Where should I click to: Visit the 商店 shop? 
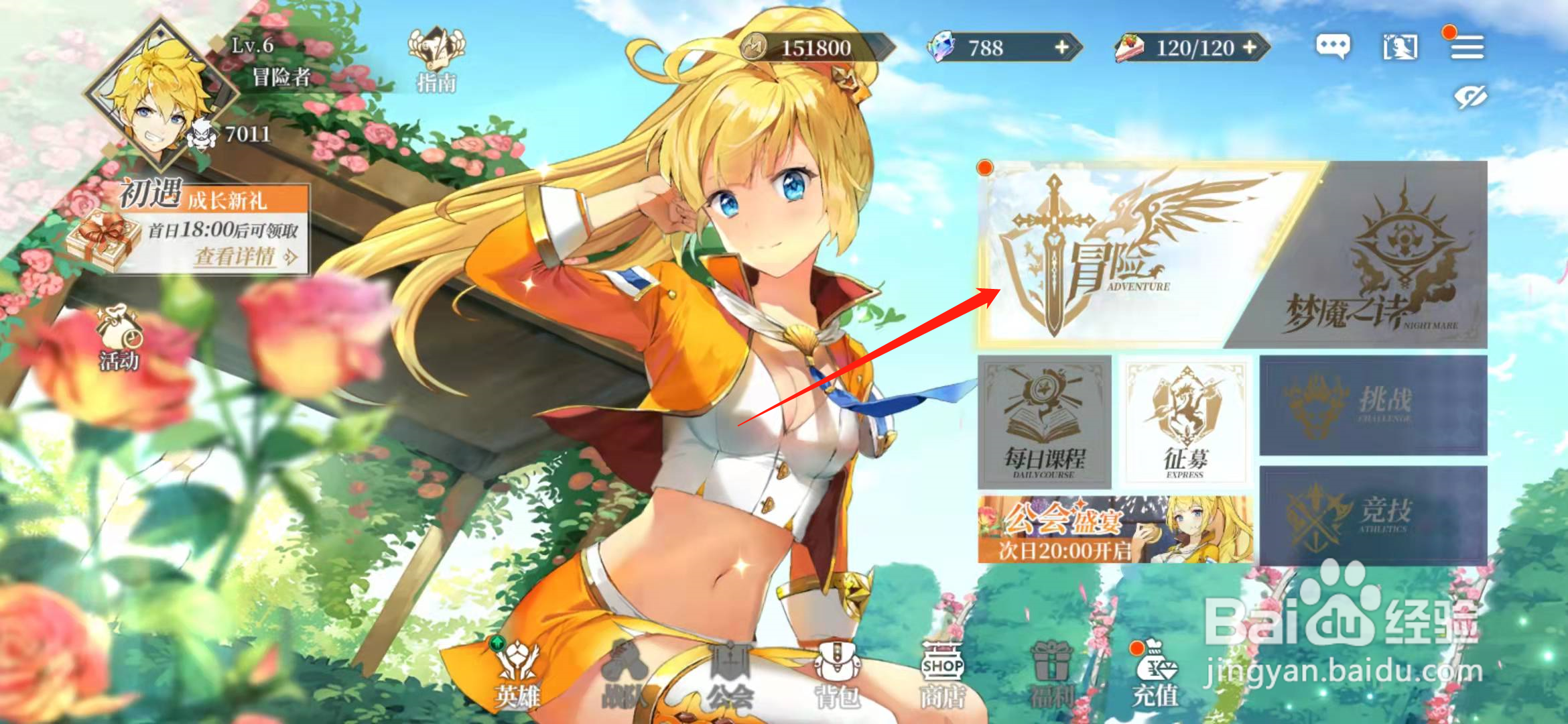click(941, 674)
